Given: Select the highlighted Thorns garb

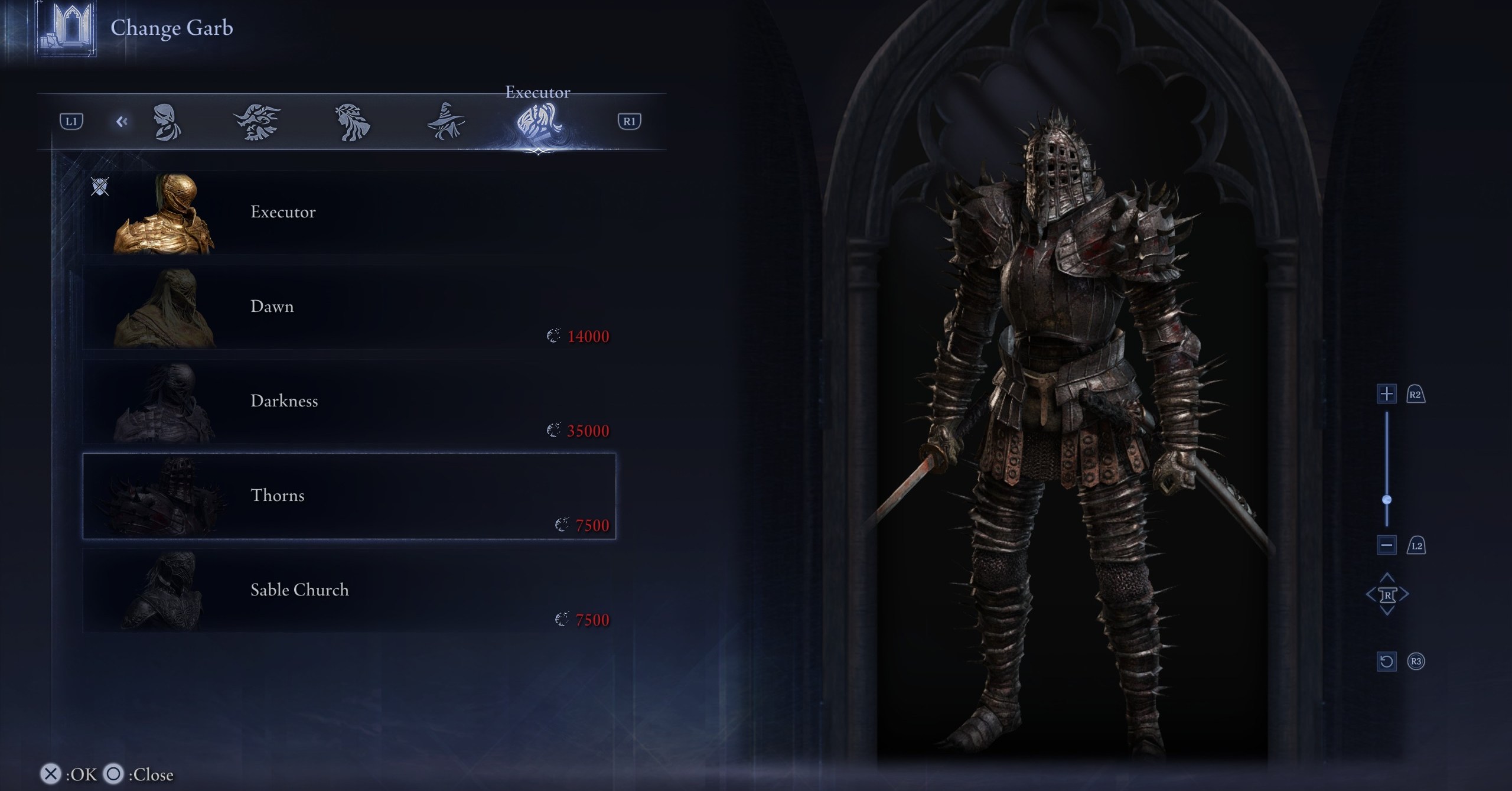Looking at the screenshot, I should tap(348, 496).
